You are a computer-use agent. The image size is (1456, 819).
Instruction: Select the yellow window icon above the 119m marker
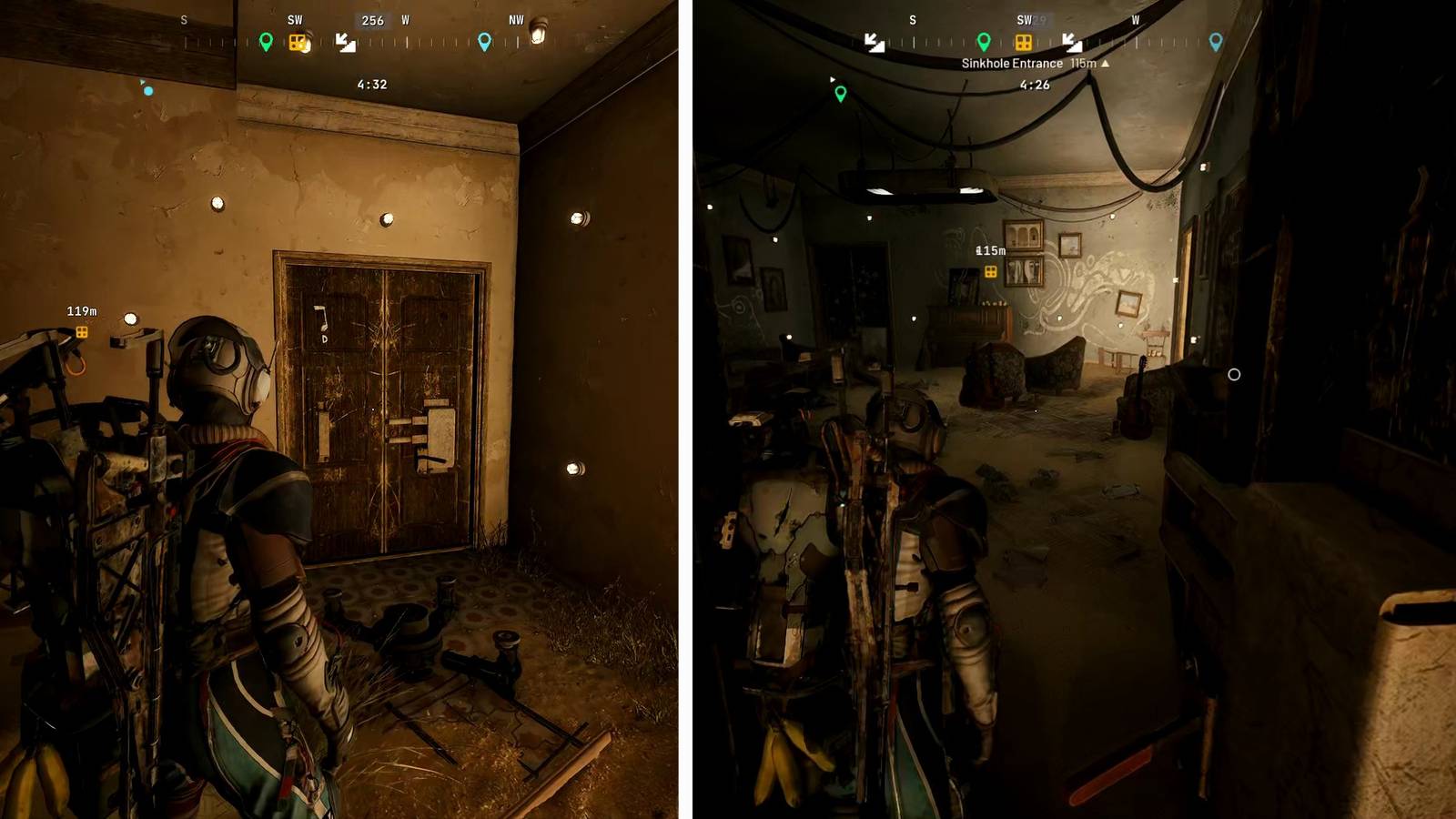[x=84, y=334]
